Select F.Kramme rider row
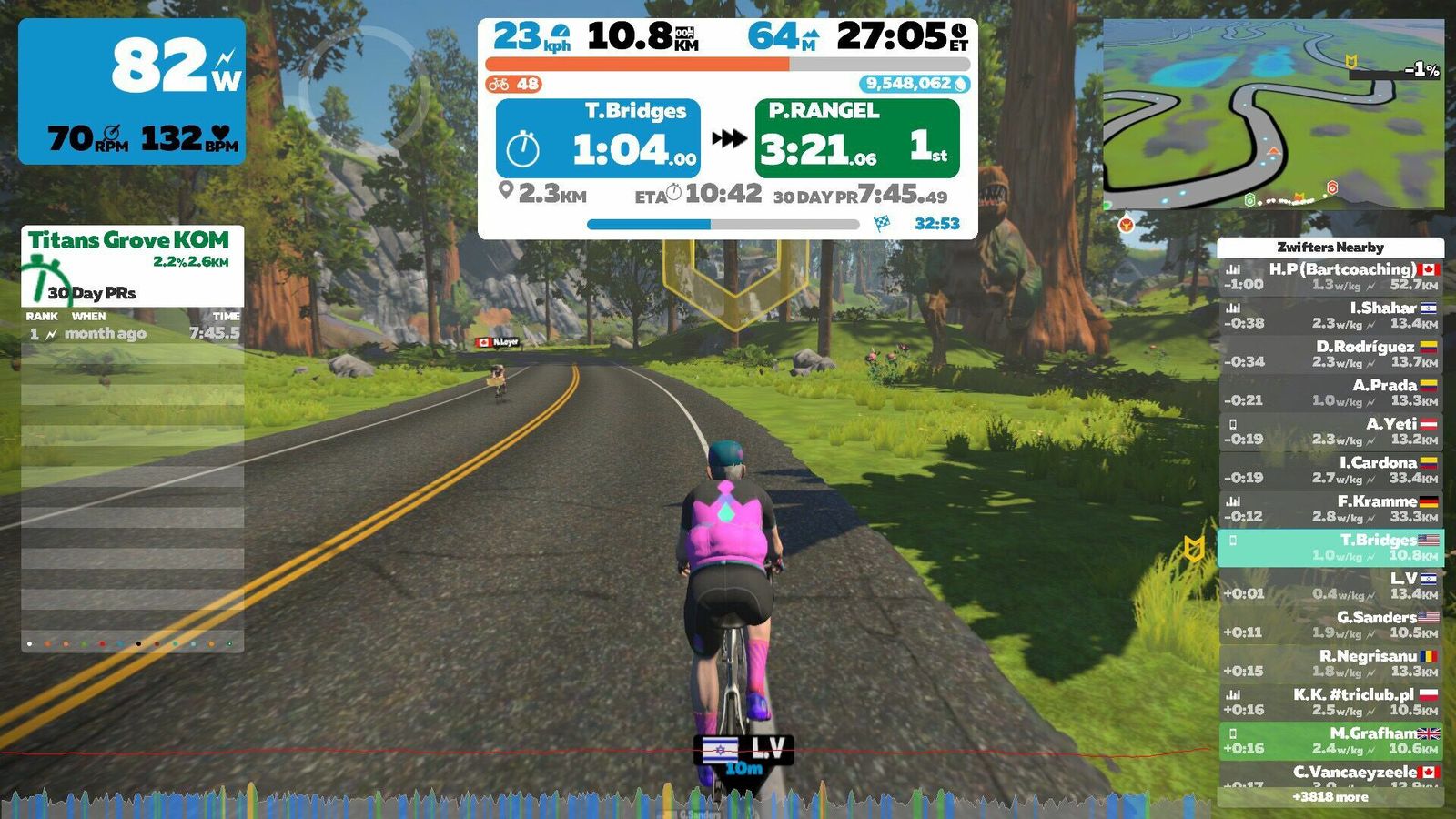Screen dimensions: 1456x819 point(1330,509)
